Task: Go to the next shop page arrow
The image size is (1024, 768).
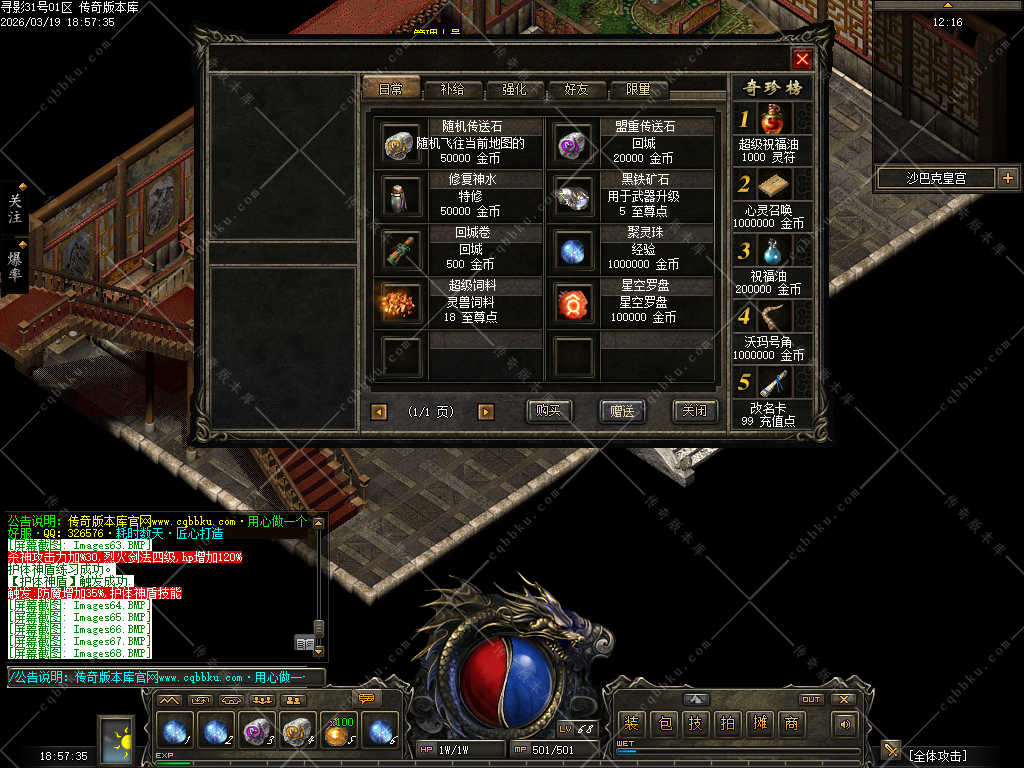Action: pyautogui.click(x=486, y=411)
